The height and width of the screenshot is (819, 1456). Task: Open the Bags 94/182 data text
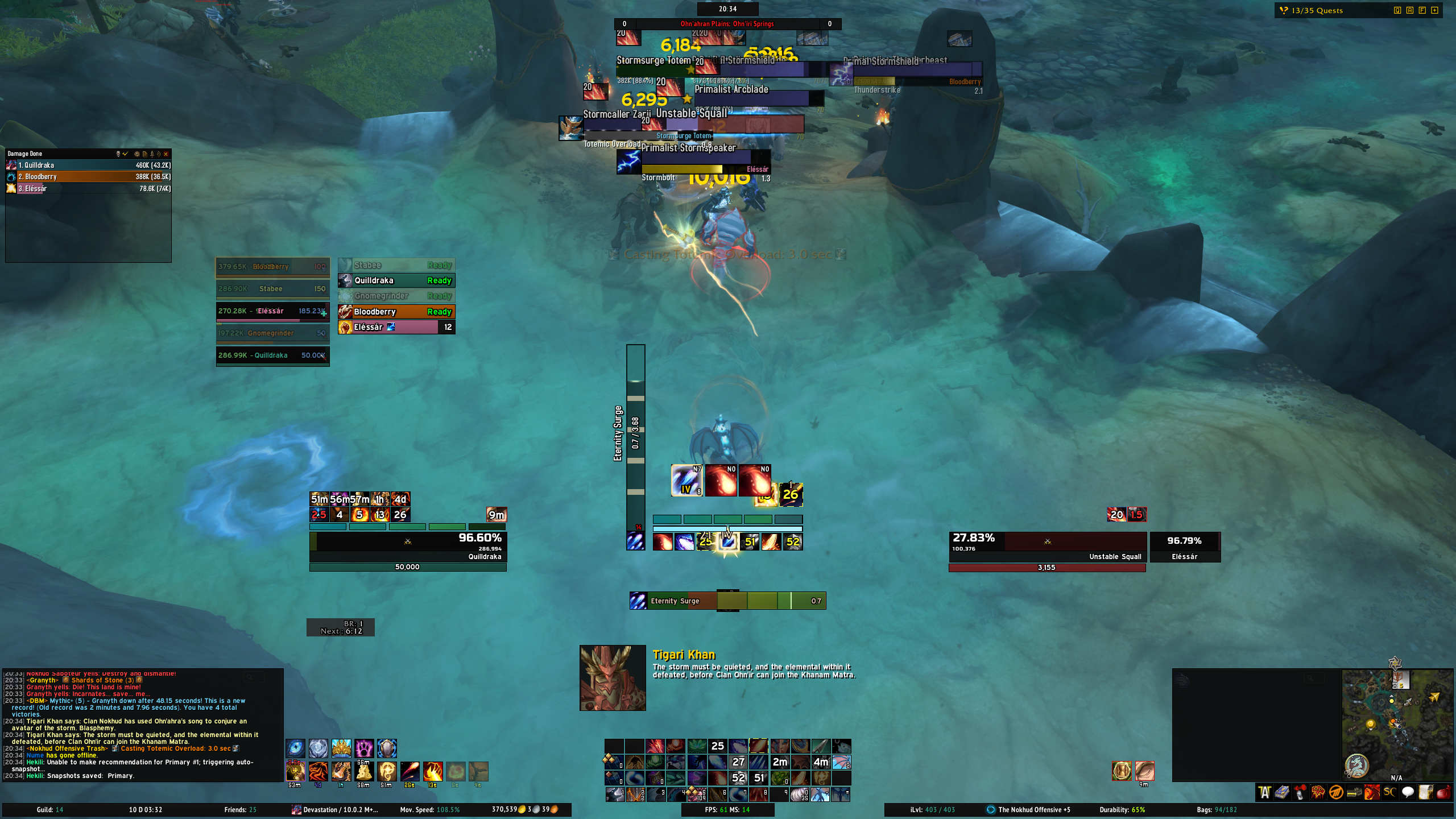pos(1217,810)
